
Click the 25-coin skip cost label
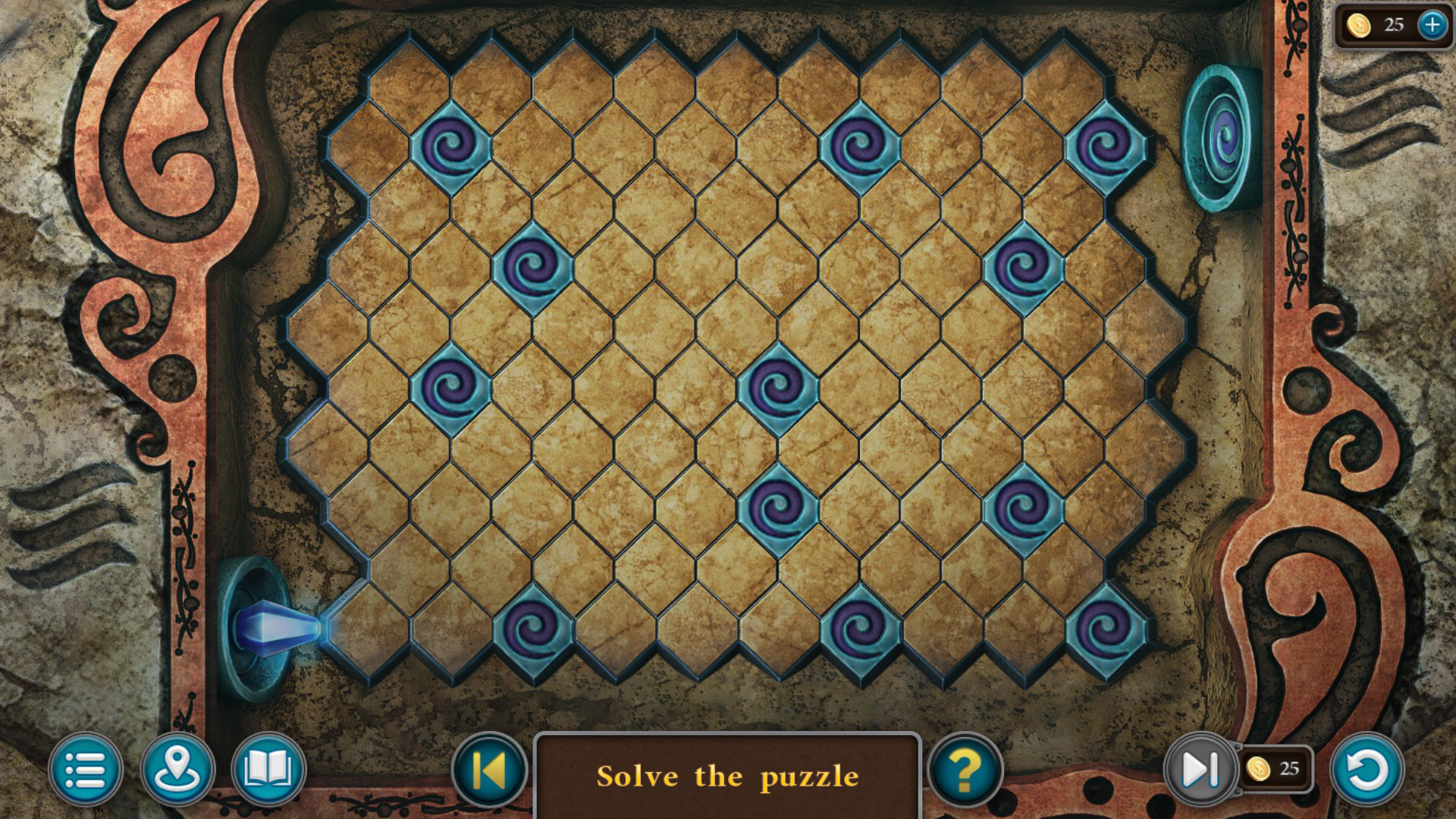(x=1276, y=769)
